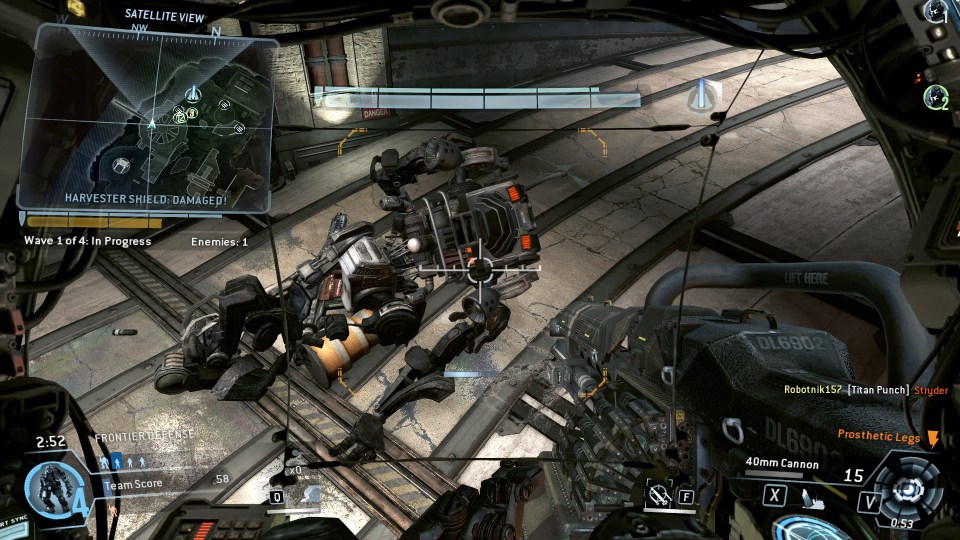Click the teammate status icon marked 2
The image size is (960, 540).
[936, 97]
